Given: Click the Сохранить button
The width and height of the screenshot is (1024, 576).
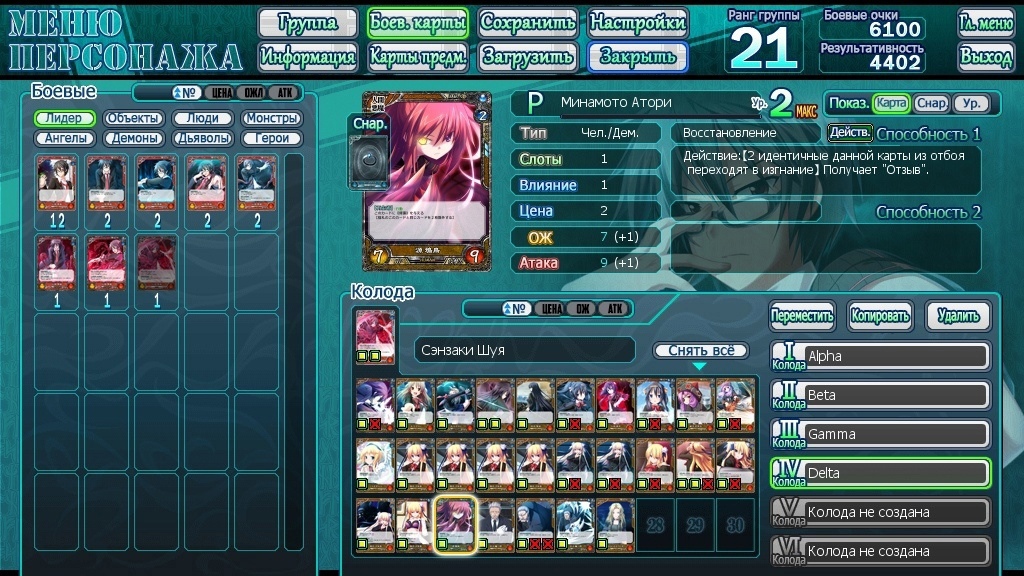Looking at the screenshot, I should [527, 23].
